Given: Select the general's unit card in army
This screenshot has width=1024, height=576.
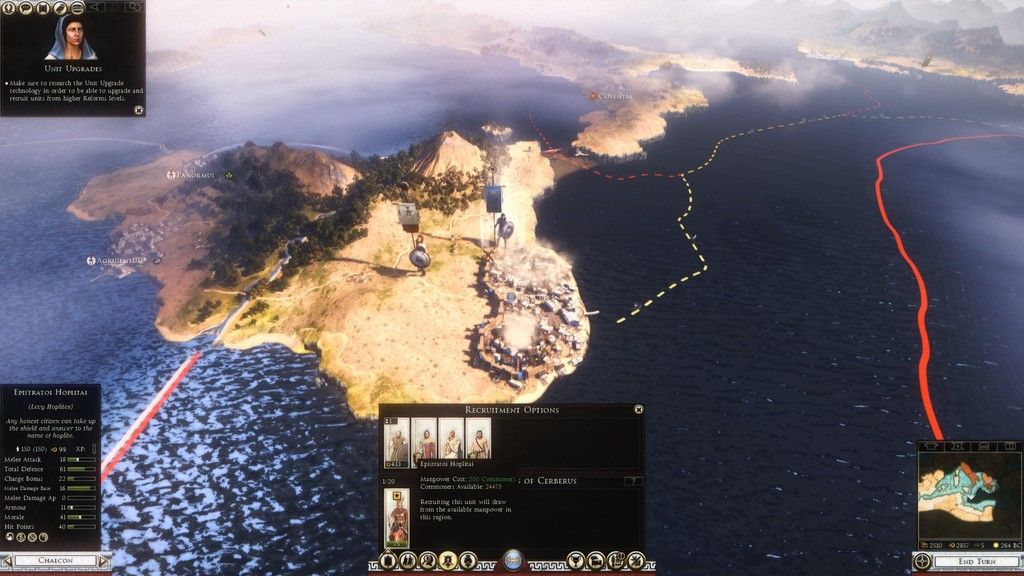Looking at the screenshot, I should pos(396,517).
